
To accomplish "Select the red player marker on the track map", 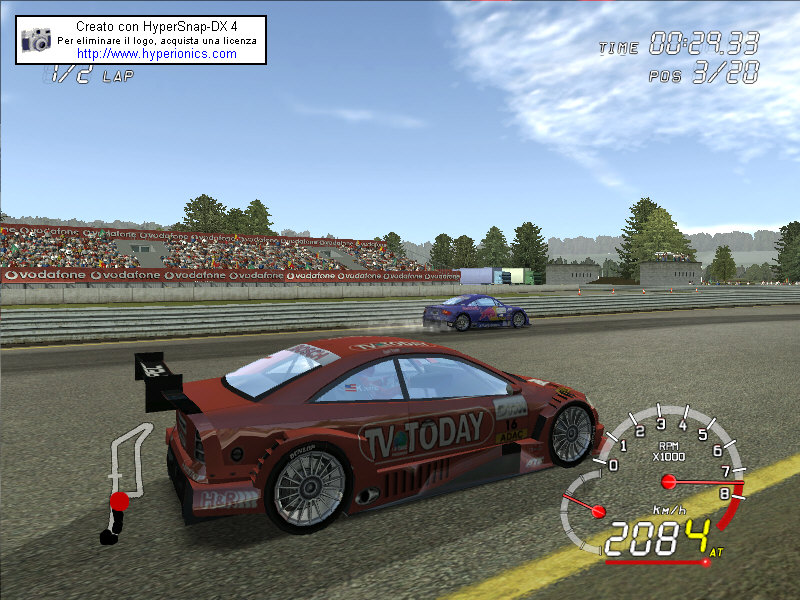I will (119, 500).
